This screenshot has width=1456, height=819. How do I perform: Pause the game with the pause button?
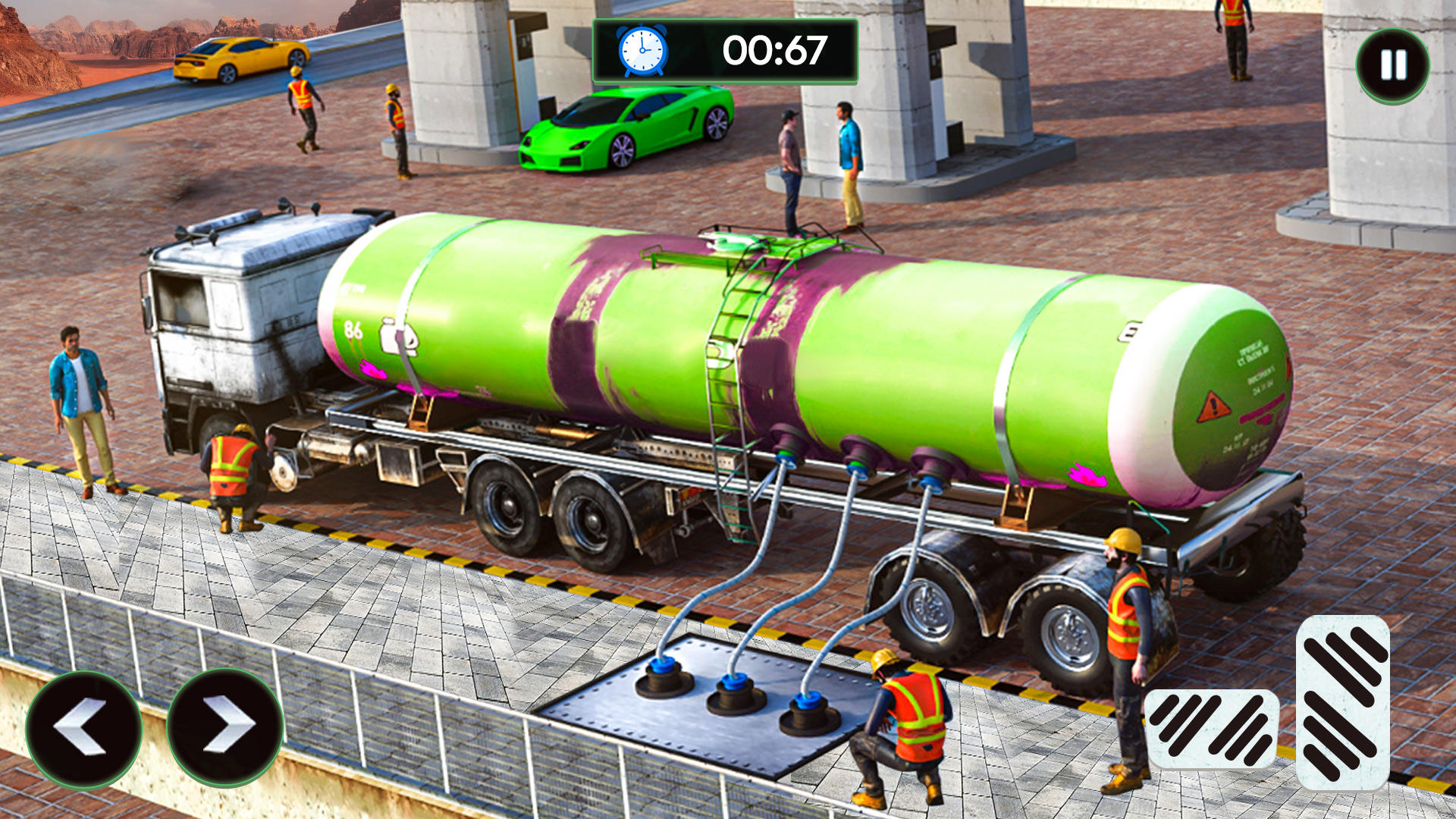[x=1392, y=65]
